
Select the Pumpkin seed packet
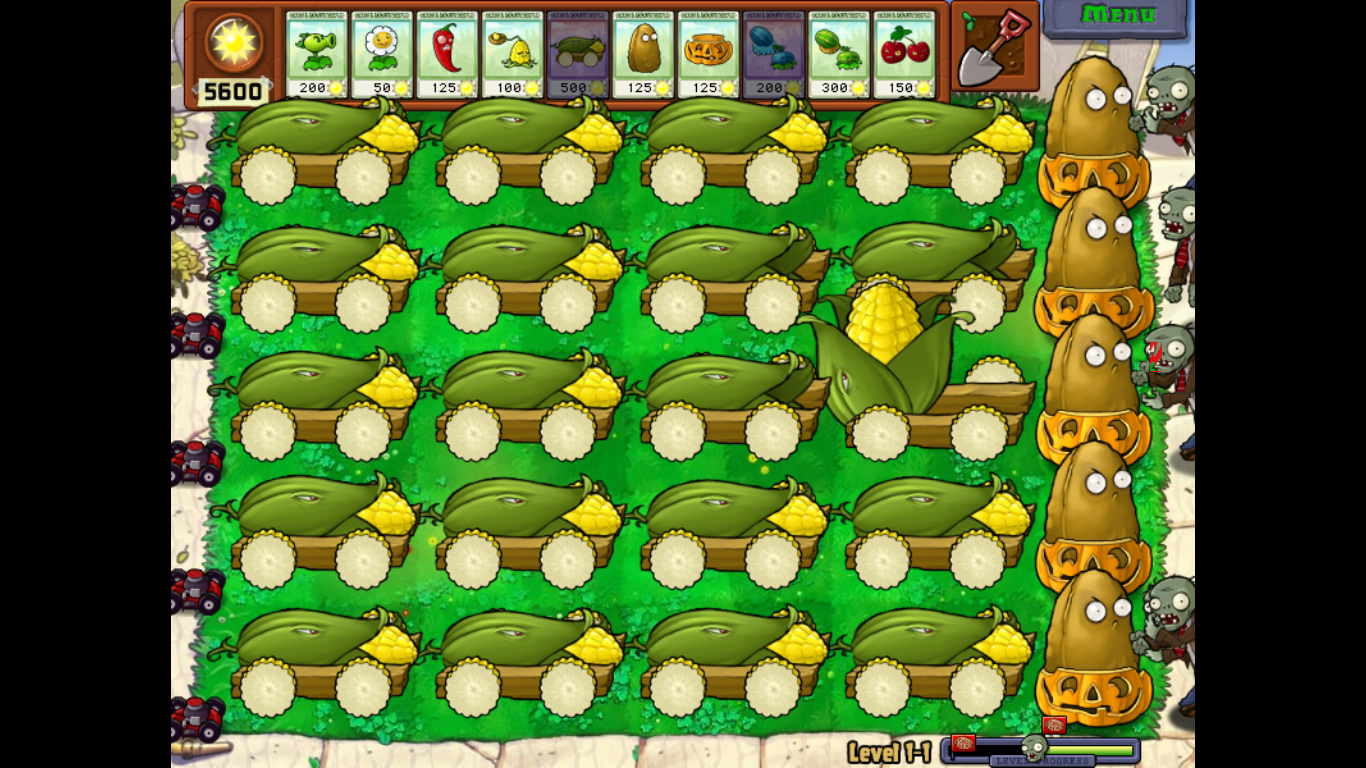coord(707,50)
